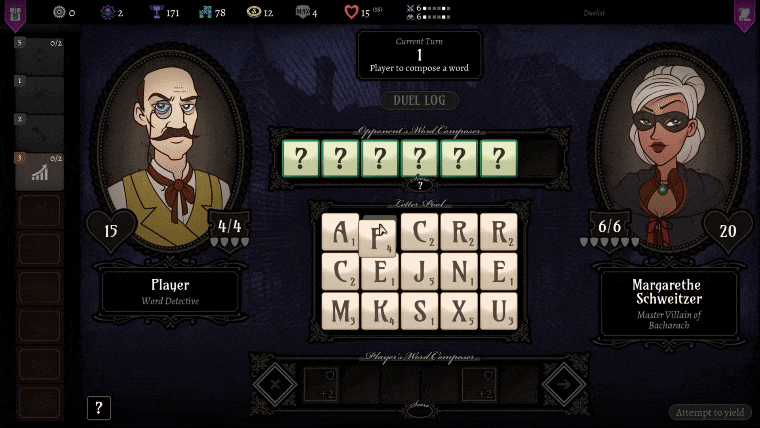
Task: Open the question mark help button
Action: [99, 408]
